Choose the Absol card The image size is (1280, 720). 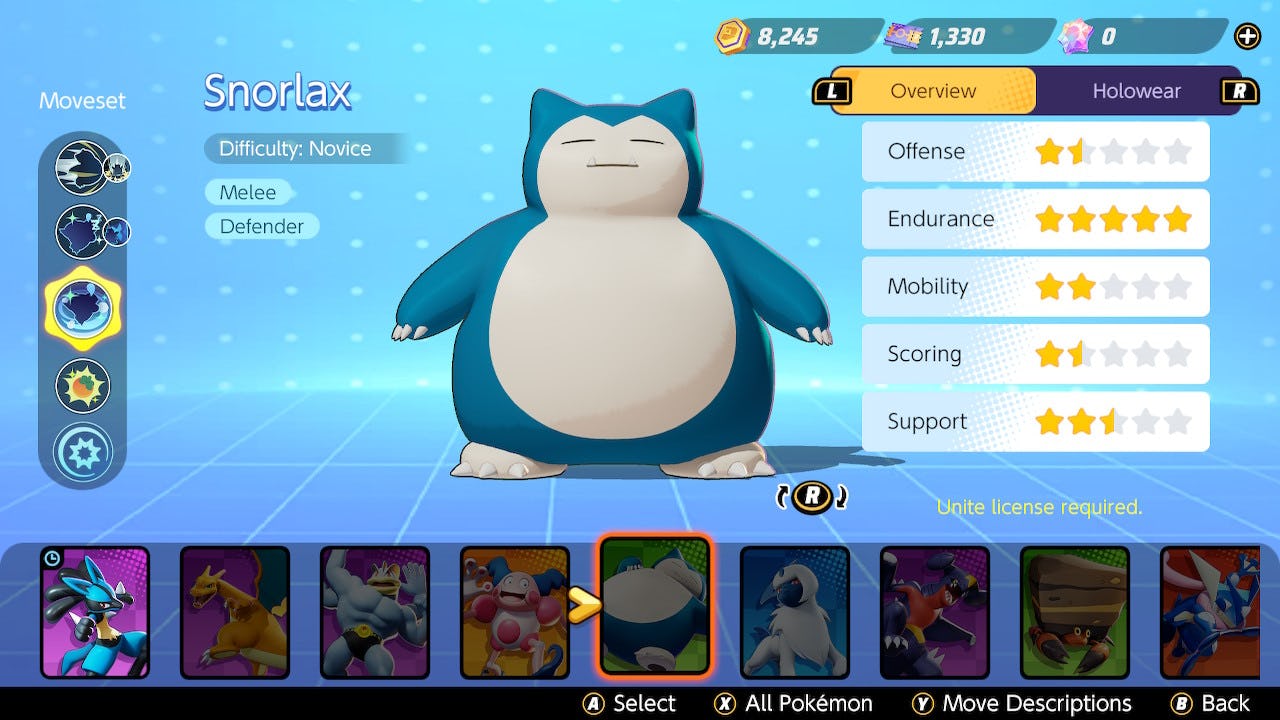point(795,611)
